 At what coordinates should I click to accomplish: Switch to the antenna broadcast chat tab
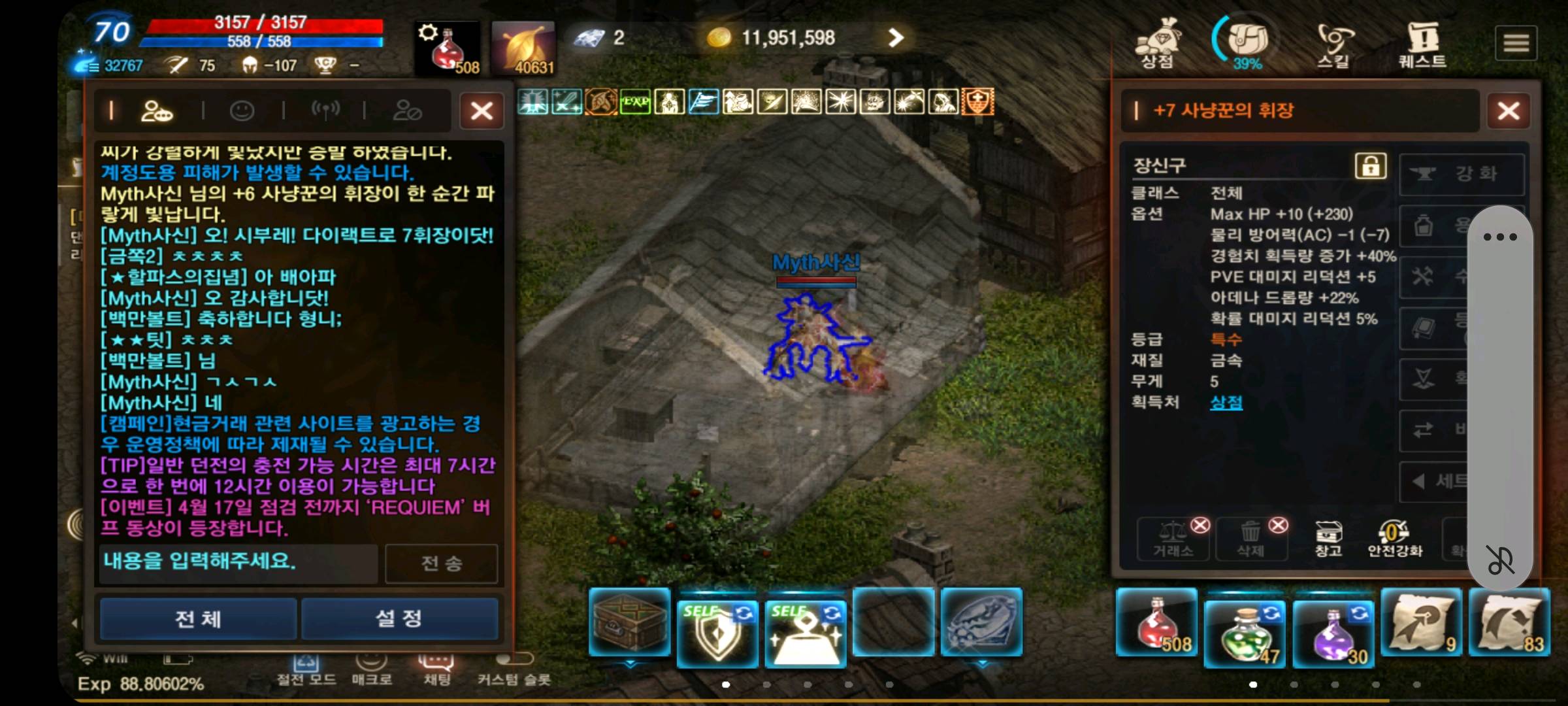coord(325,110)
